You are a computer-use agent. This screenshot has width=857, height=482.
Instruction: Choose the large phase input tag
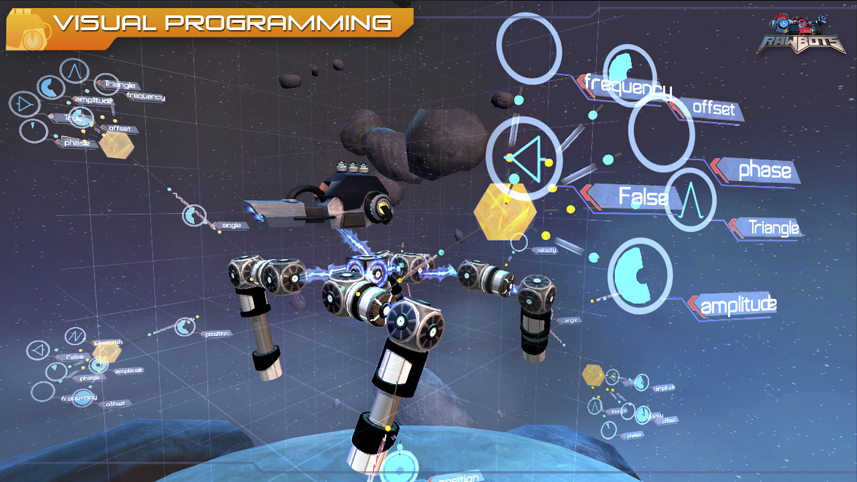(763, 170)
